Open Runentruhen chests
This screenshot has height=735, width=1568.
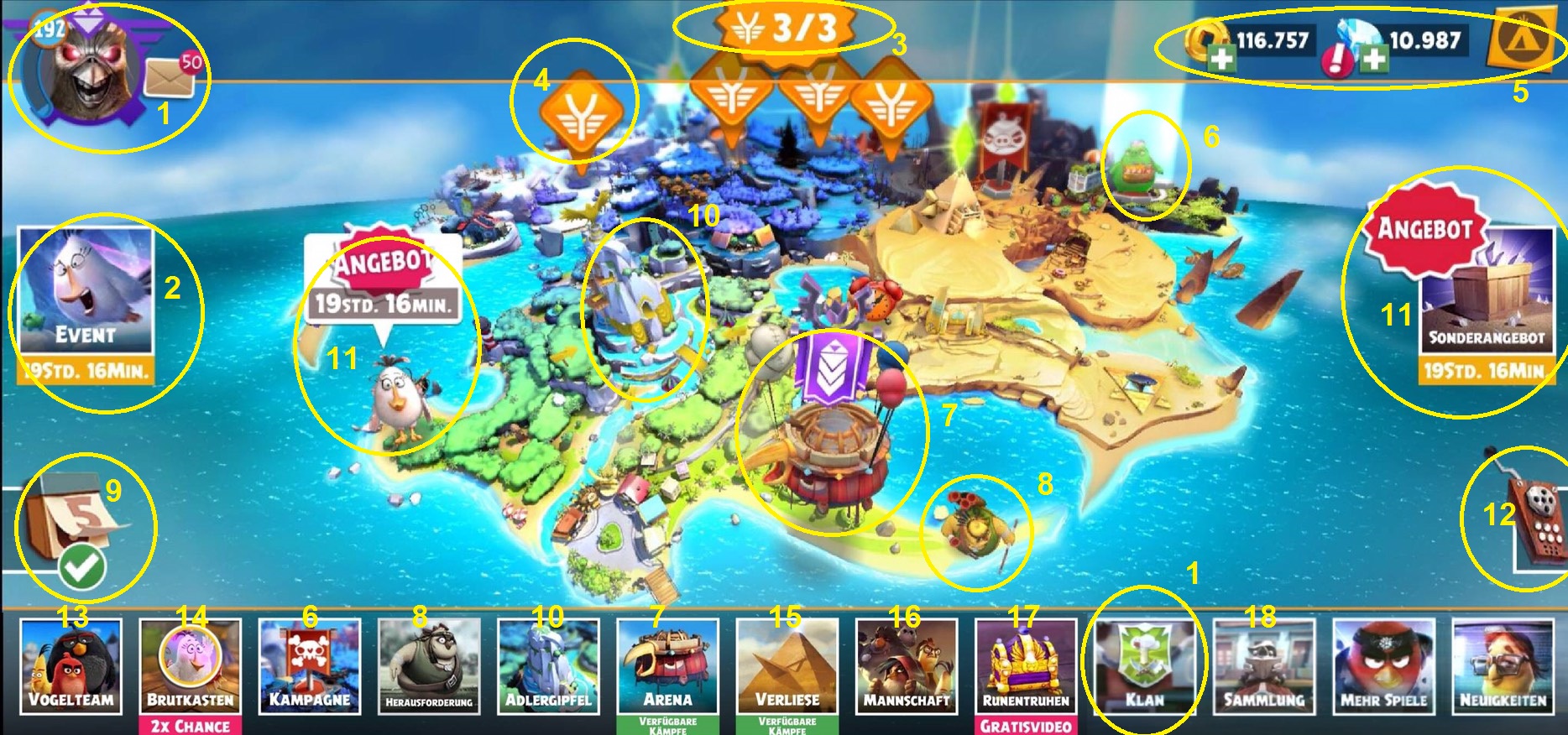coord(1026,666)
